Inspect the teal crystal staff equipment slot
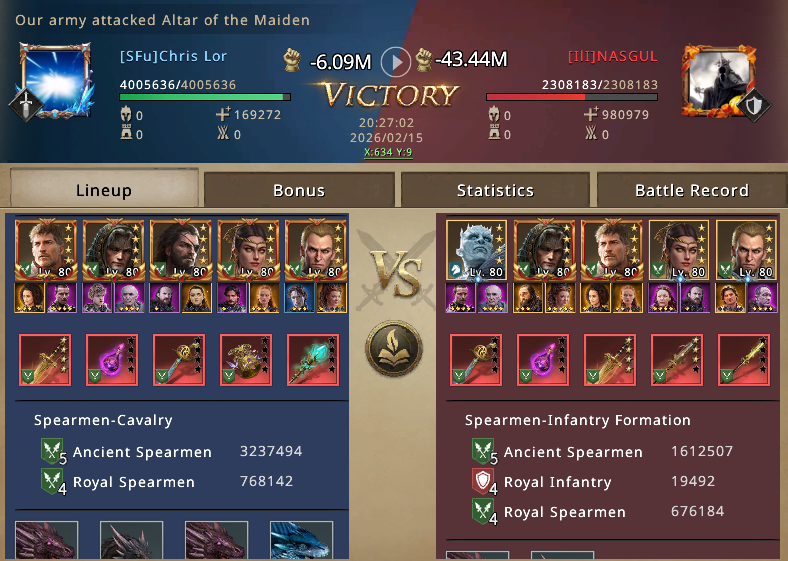 (313, 360)
